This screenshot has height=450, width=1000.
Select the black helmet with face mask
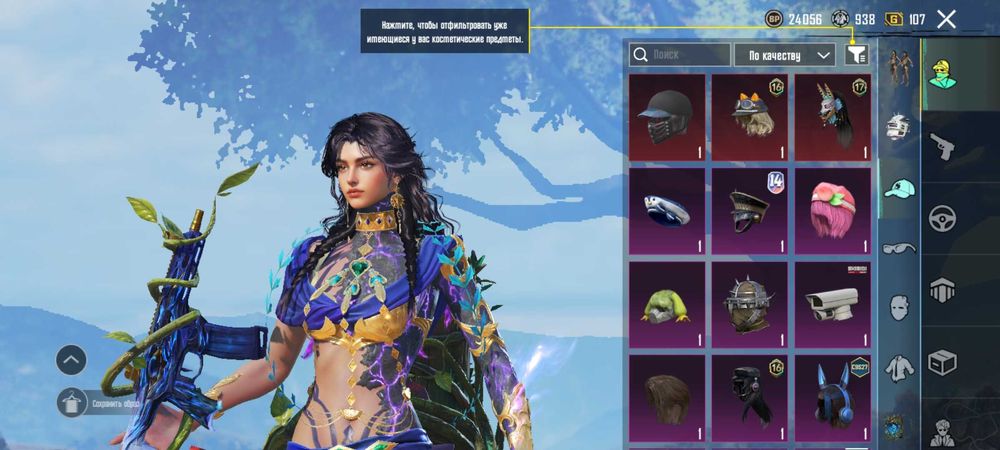coord(667,118)
